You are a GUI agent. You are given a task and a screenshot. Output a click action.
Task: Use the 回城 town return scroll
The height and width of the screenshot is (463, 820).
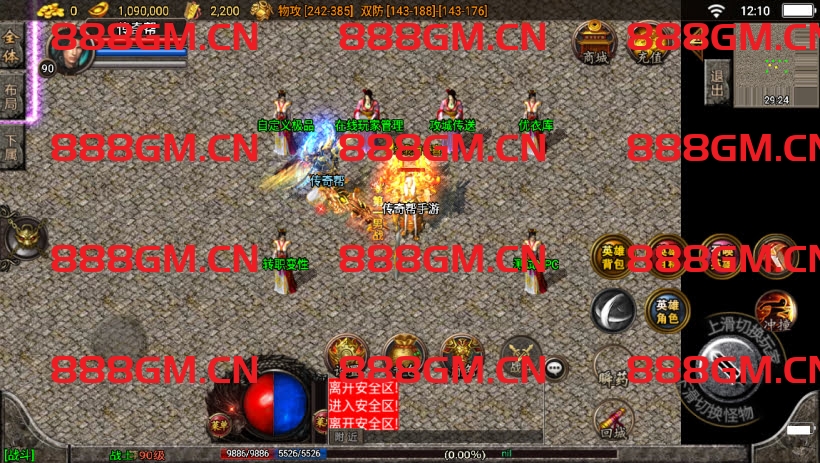pos(612,421)
